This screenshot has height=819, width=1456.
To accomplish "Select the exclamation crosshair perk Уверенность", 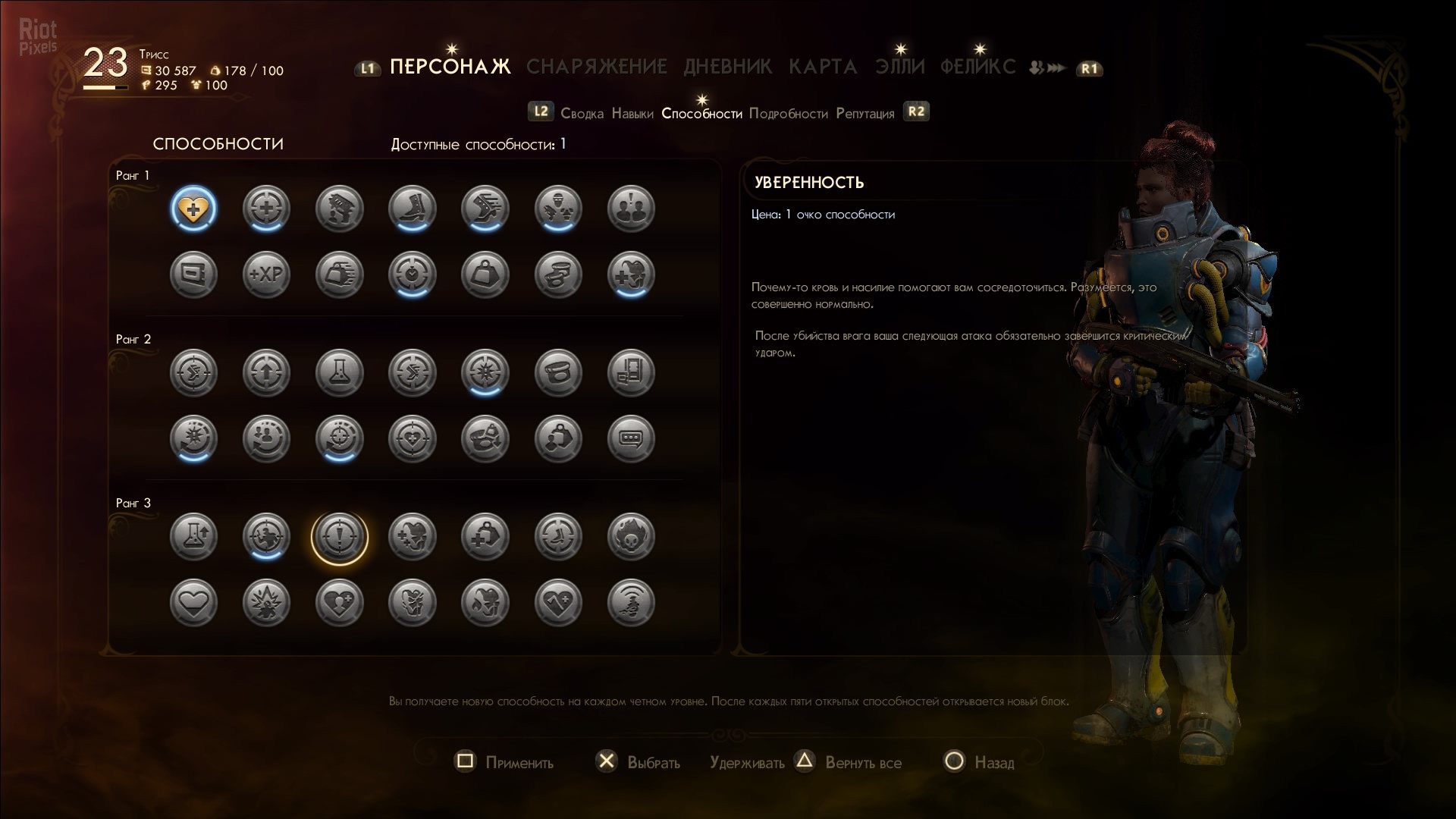I will coord(339,537).
